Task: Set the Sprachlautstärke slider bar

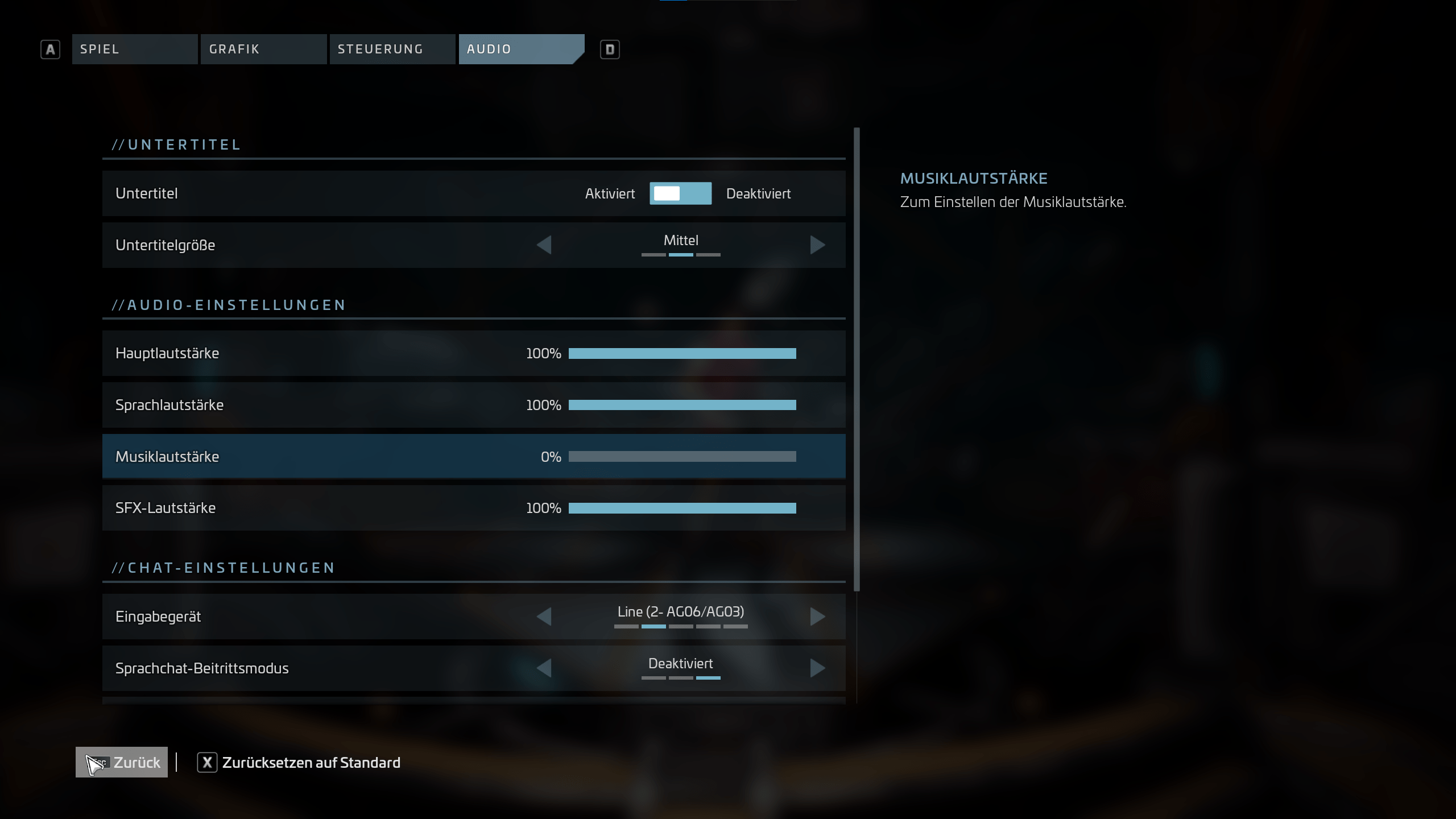Action: 682,405
